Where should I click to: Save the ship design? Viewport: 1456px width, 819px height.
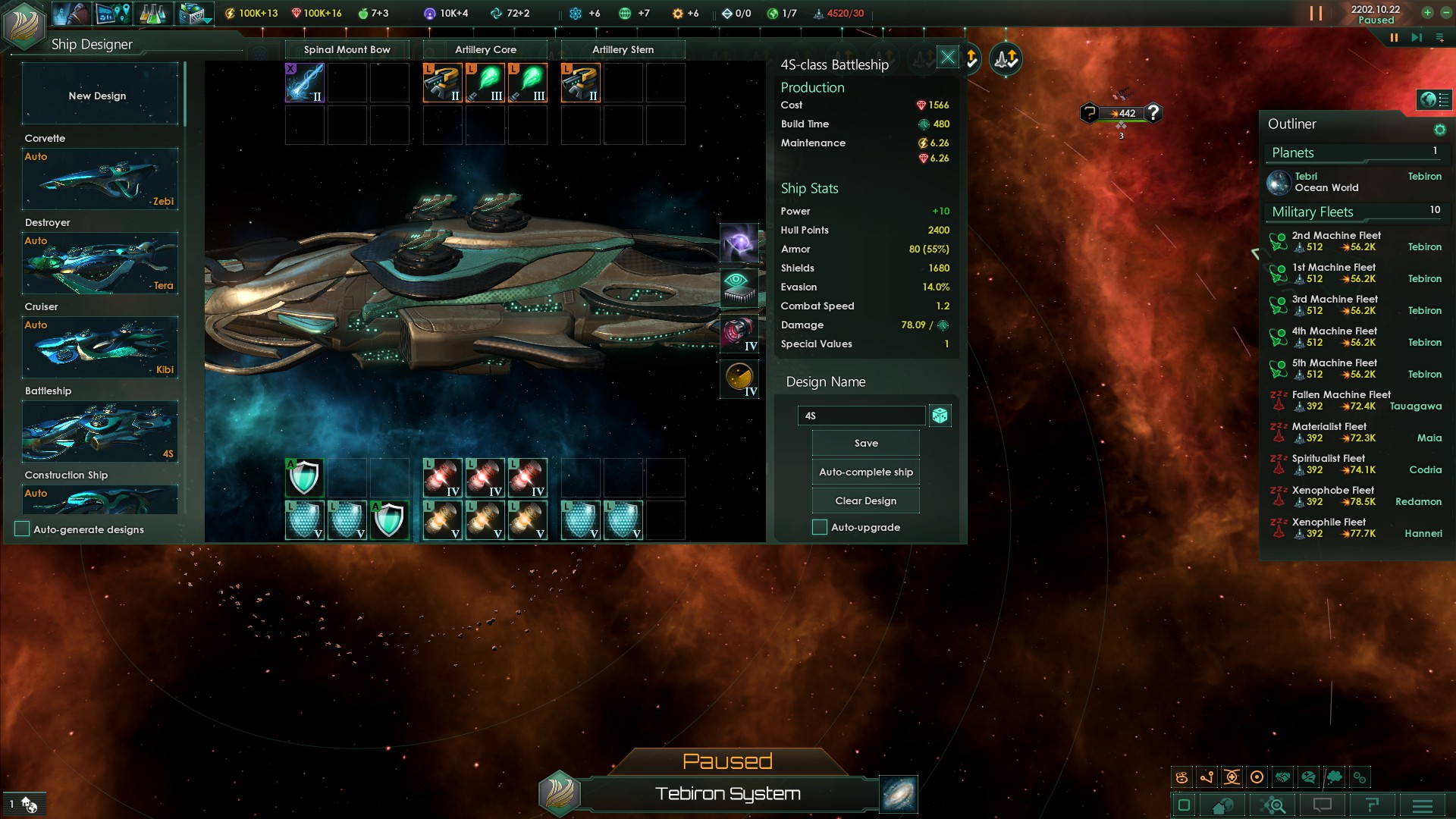click(x=865, y=444)
